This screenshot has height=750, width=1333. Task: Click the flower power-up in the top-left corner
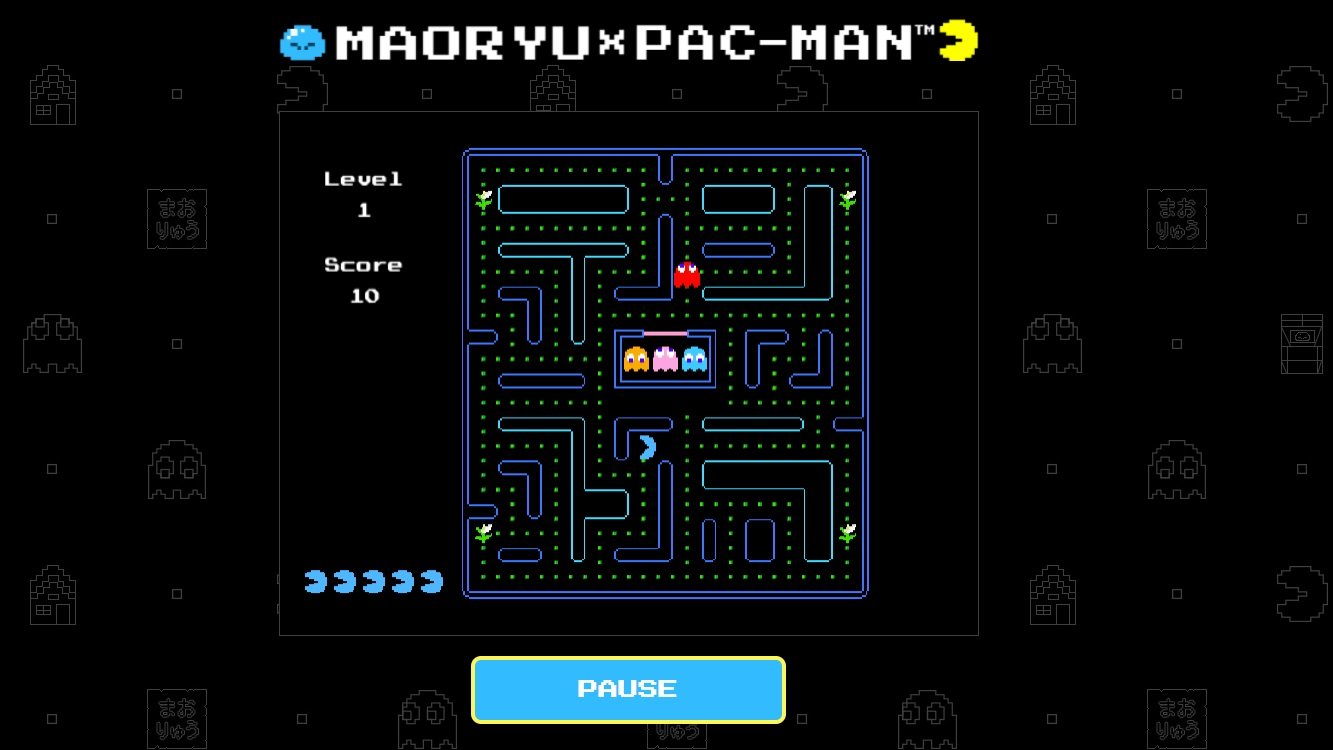coord(484,199)
